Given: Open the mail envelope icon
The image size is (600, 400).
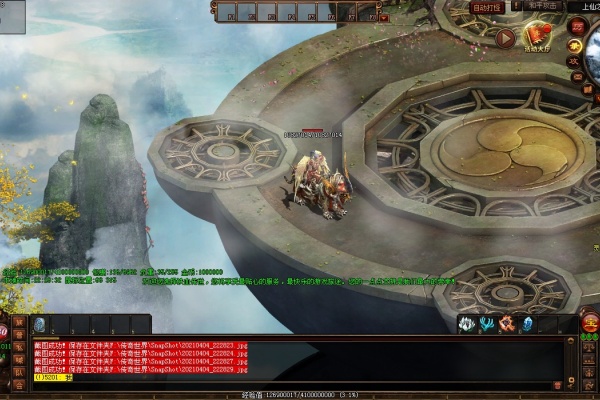Looking at the screenshot, I should tap(576, 76).
